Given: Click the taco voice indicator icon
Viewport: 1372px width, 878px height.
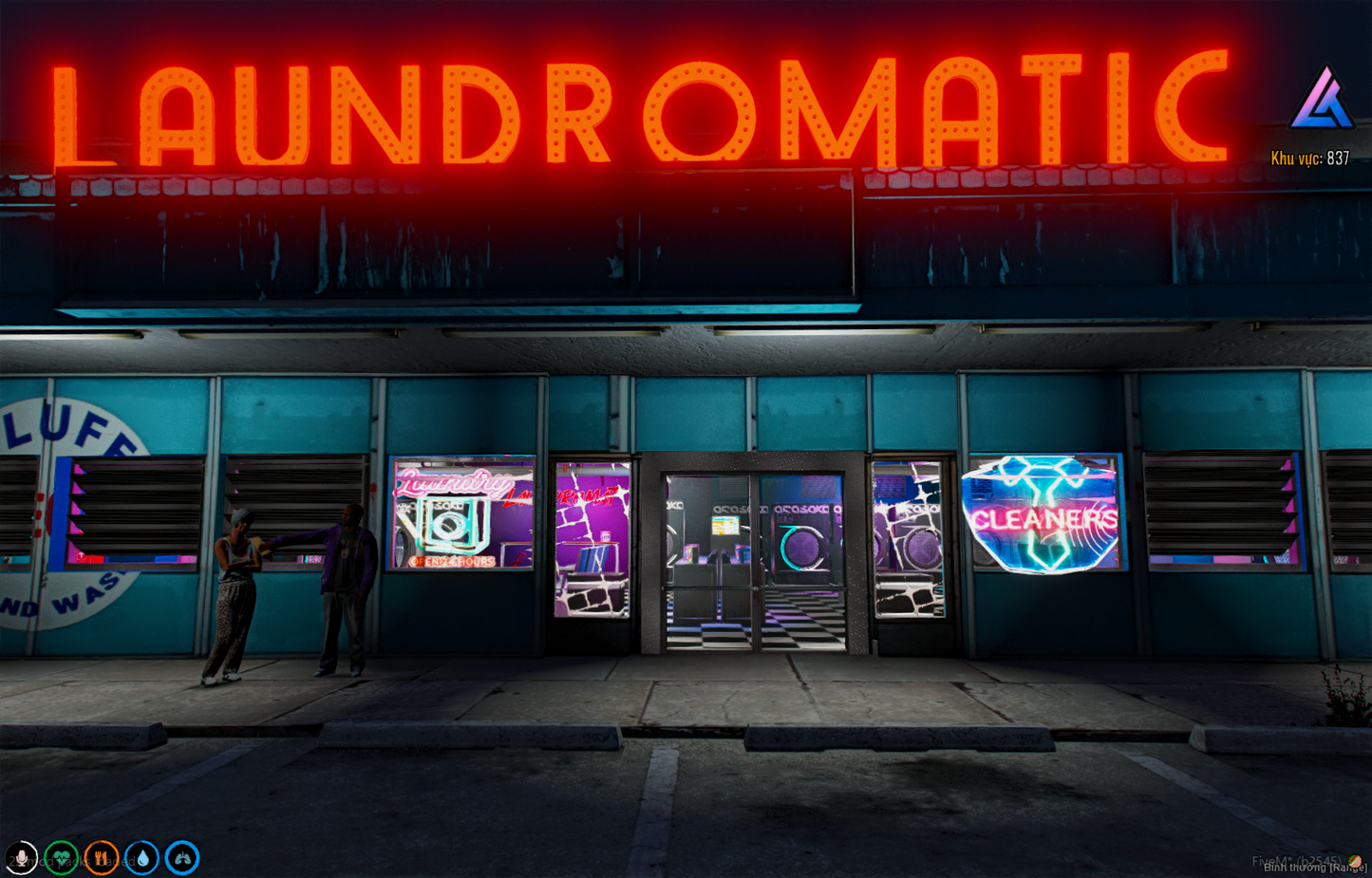Looking at the screenshot, I should [1354, 860].
